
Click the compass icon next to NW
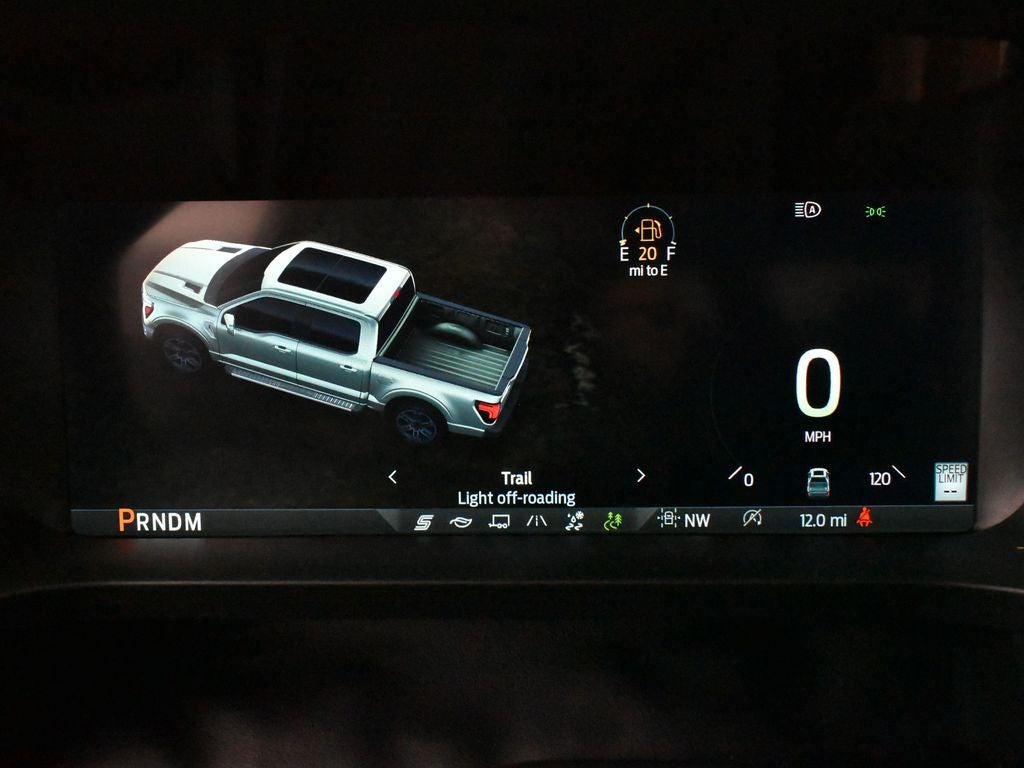668,519
